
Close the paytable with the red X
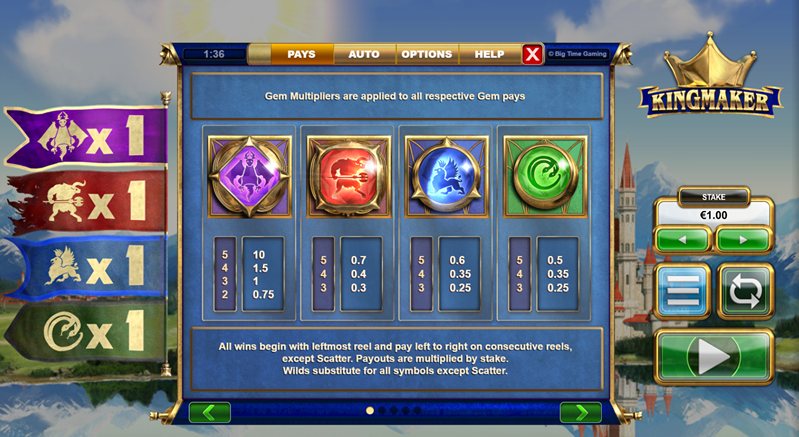533,55
